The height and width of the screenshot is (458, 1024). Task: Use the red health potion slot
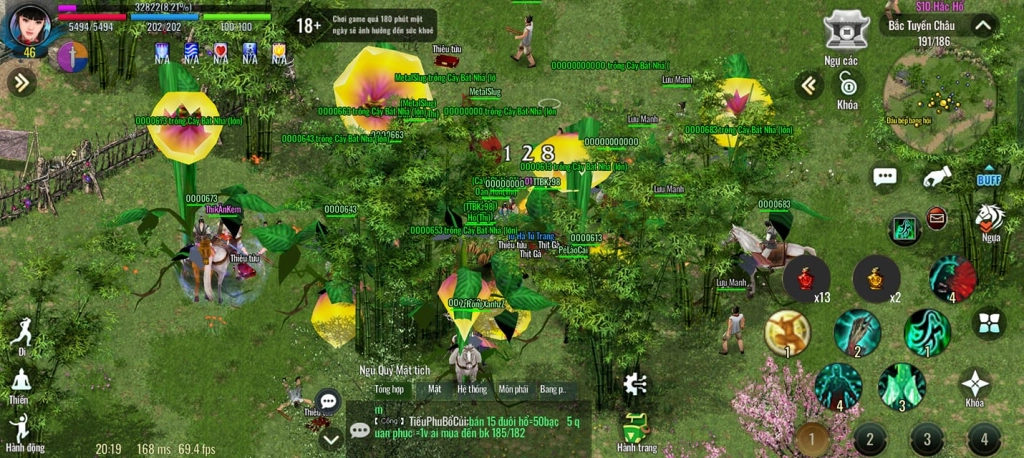pyautogui.click(x=806, y=279)
